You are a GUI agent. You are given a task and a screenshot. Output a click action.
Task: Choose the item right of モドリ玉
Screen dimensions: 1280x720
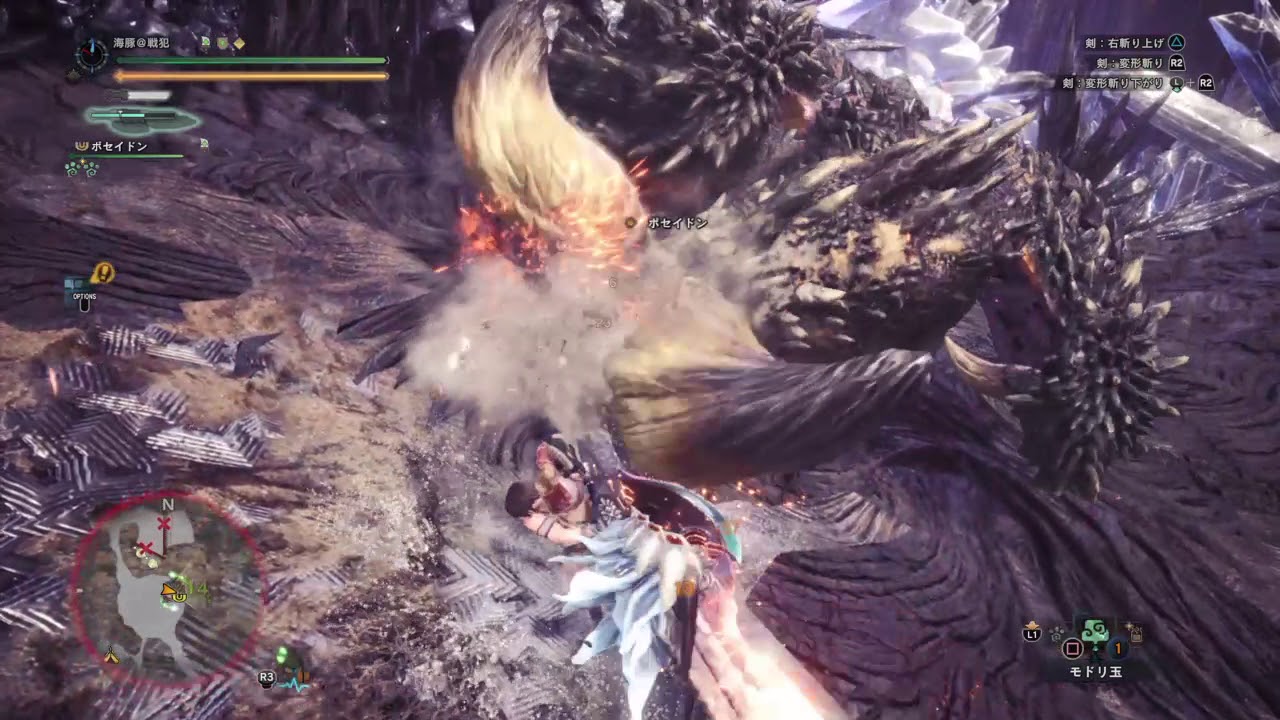point(1136,632)
